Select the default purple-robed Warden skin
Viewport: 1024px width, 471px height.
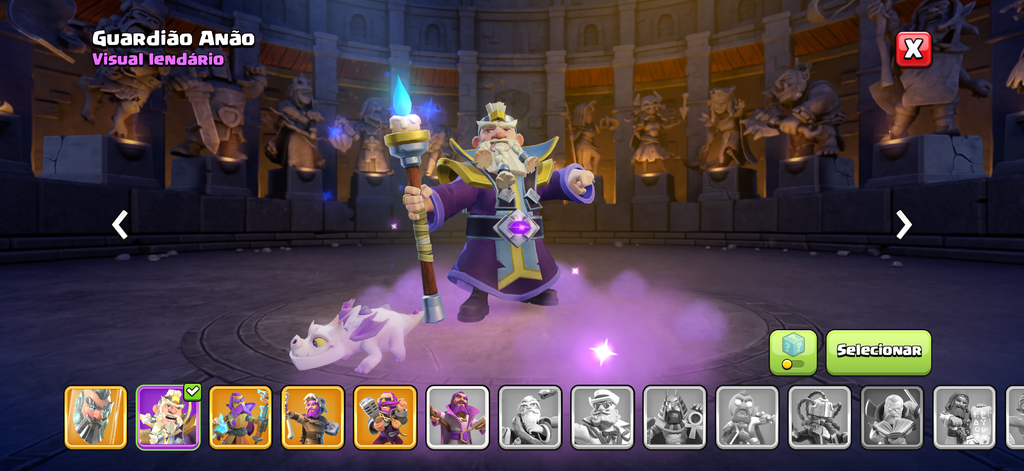click(x=457, y=417)
